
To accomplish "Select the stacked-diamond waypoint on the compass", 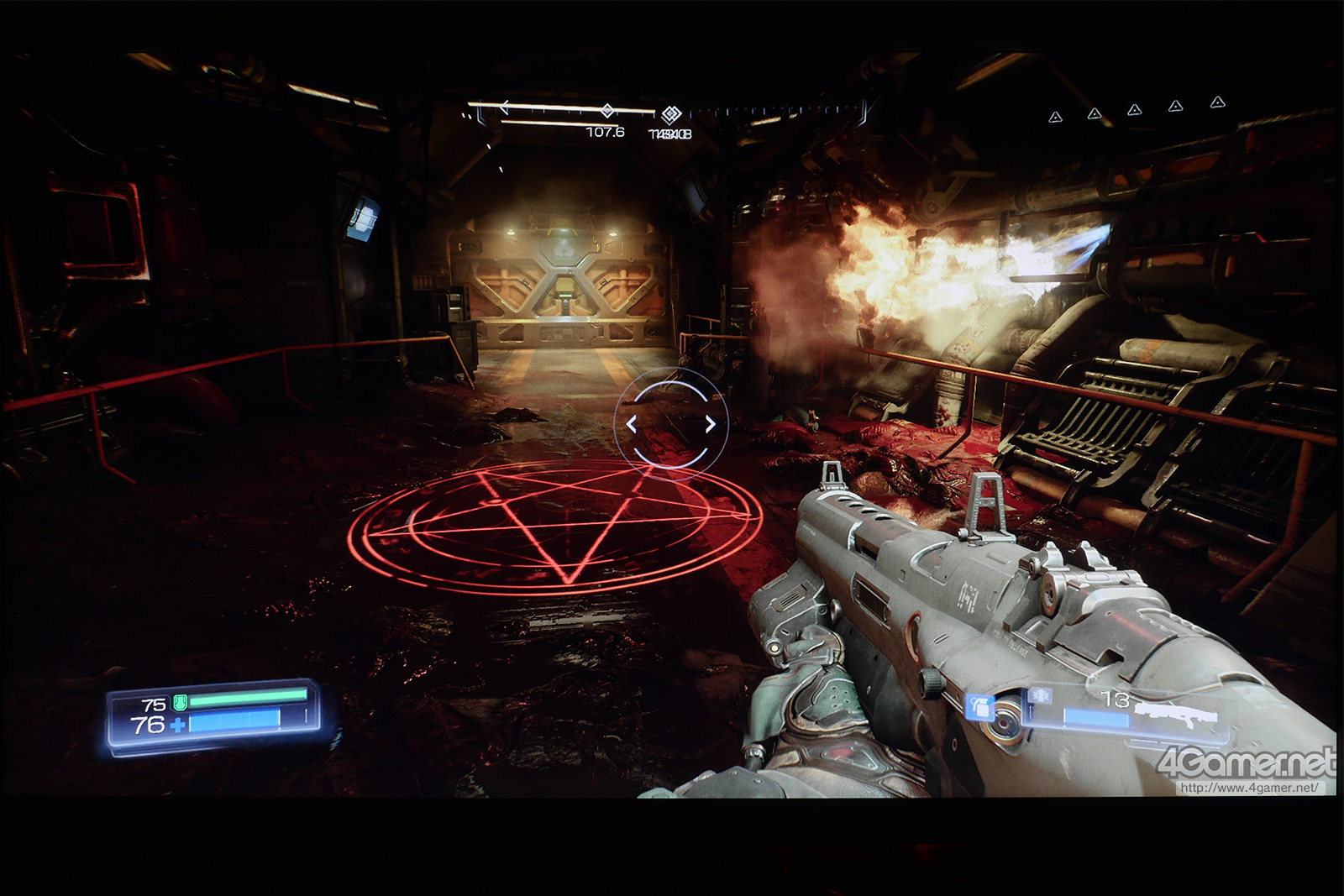I will click(669, 115).
